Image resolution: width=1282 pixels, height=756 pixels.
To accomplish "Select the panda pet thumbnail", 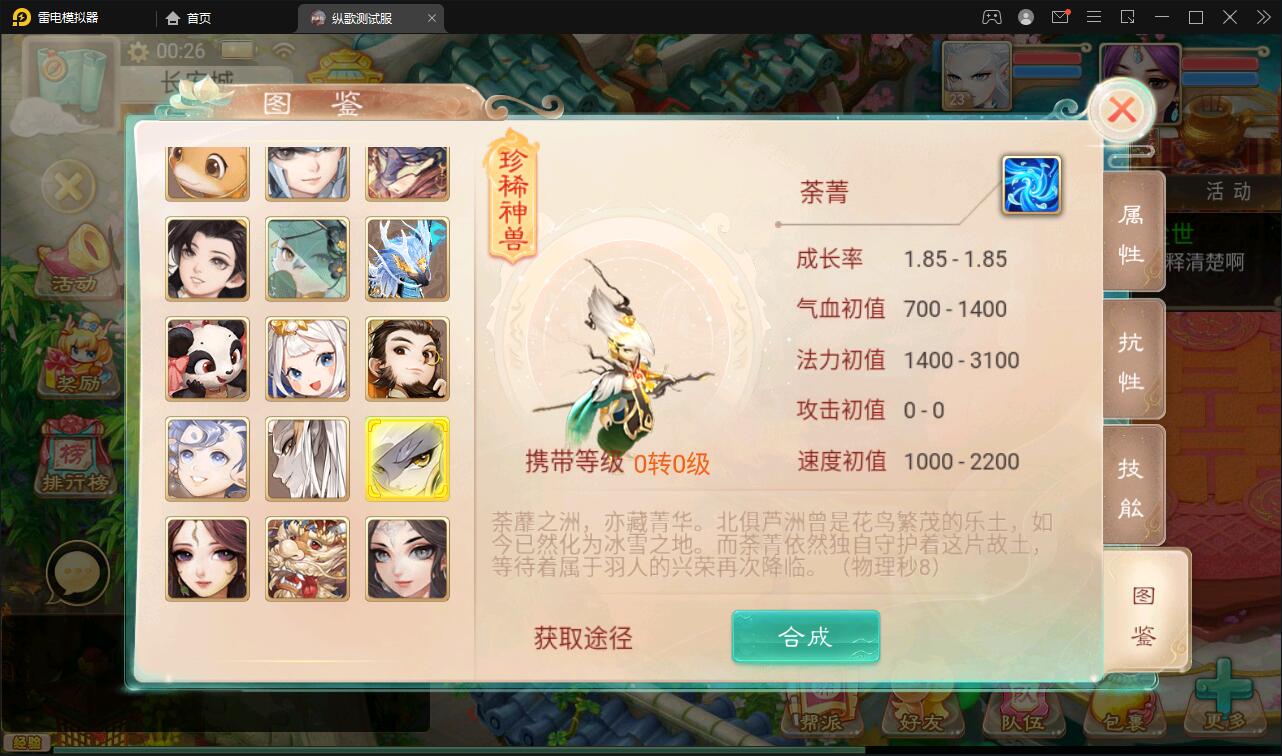I will pyautogui.click(x=207, y=359).
